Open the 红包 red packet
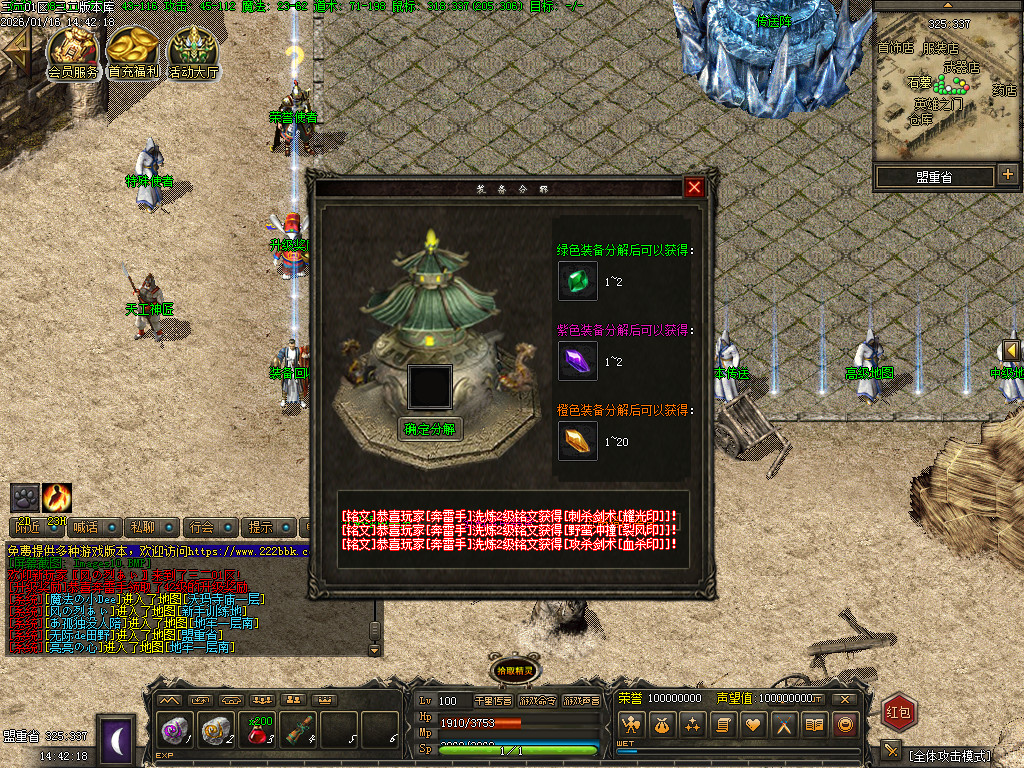 tap(899, 712)
